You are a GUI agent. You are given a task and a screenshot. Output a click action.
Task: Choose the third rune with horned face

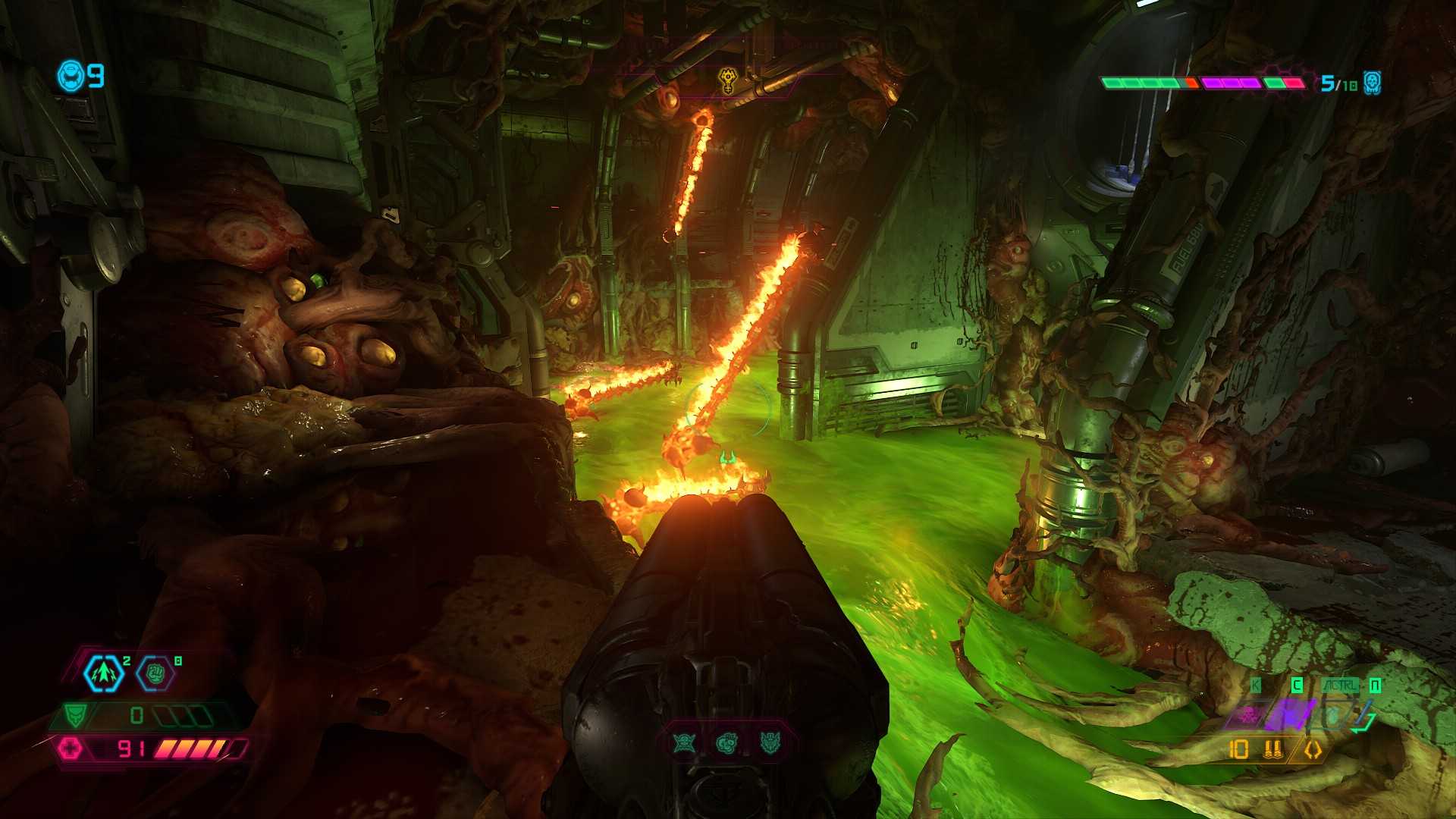point(770,743)
